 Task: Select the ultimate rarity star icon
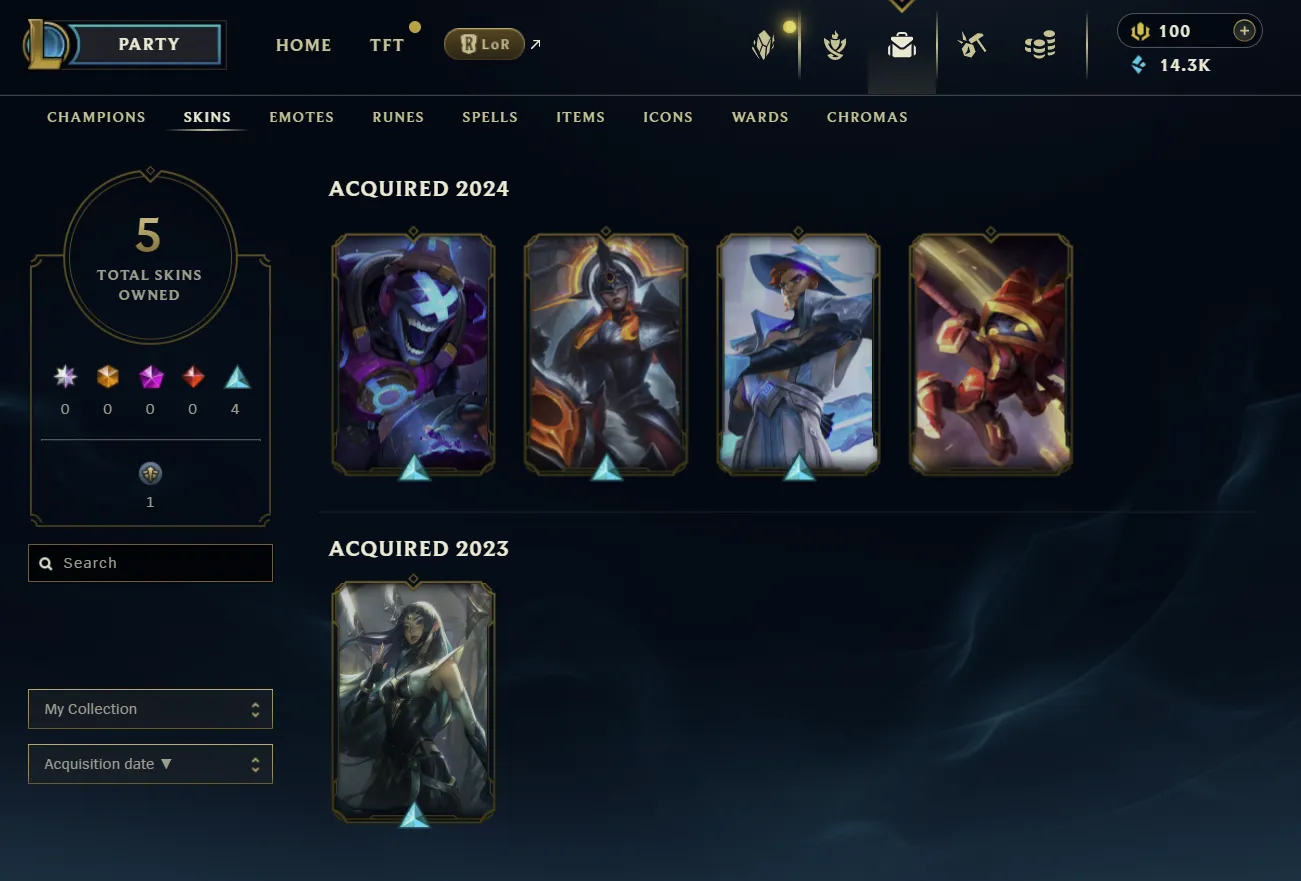[x=64, y=378]
